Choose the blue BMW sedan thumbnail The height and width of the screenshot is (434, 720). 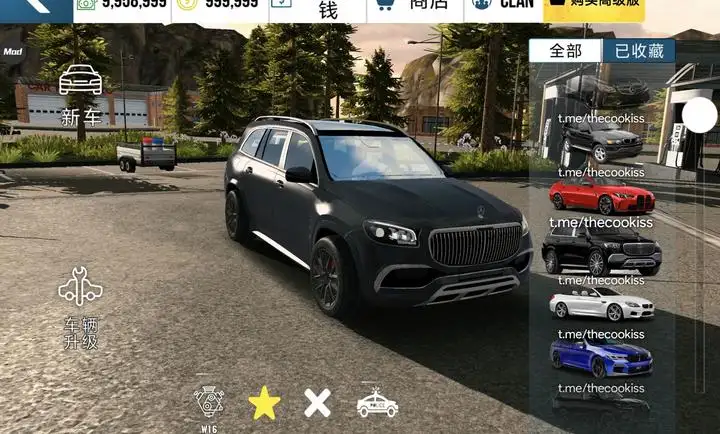click(601, 357)
